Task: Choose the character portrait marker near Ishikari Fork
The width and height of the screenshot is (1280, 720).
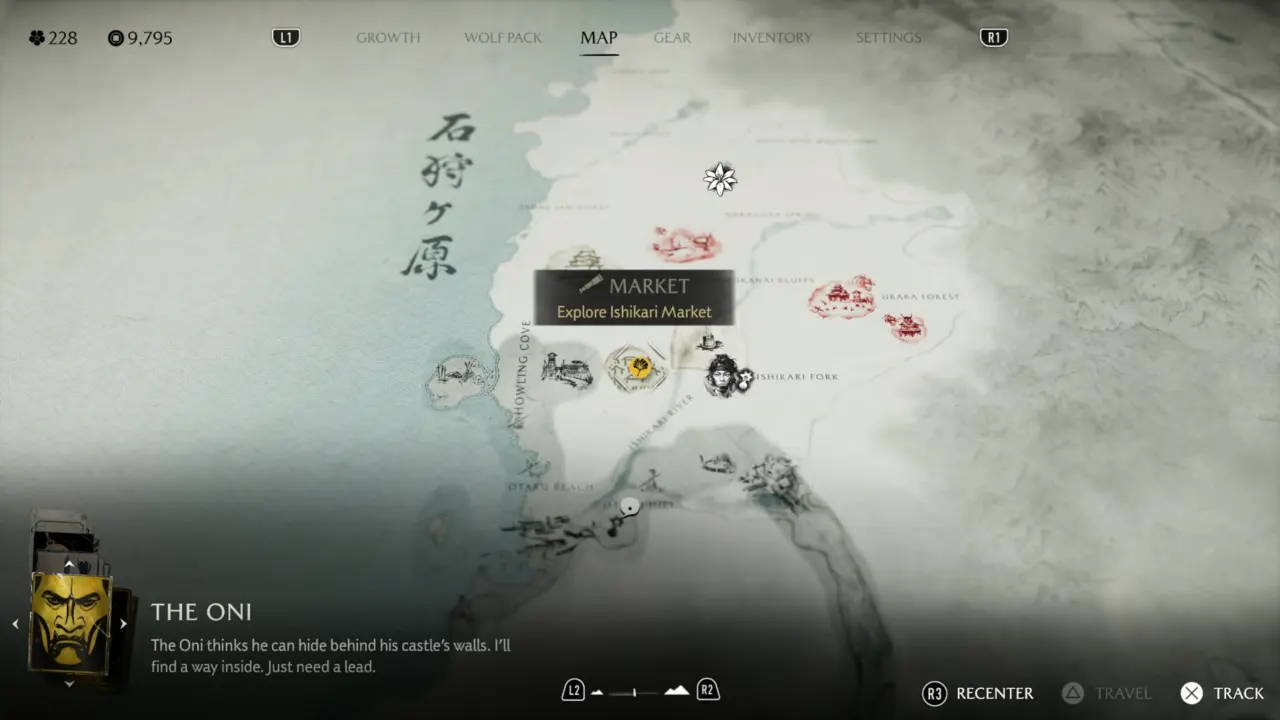Action: (722, 376)
